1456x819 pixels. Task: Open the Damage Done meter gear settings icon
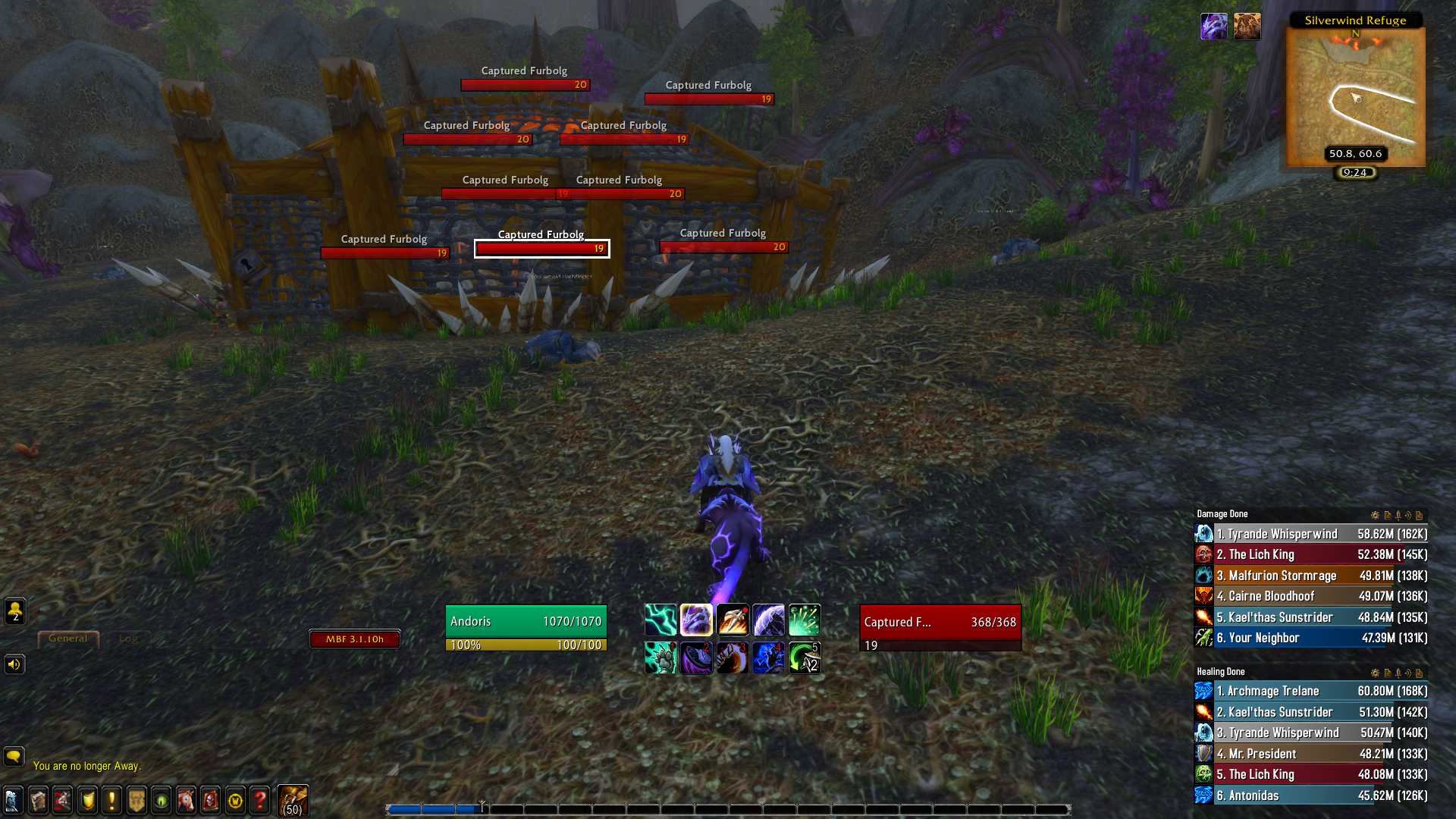tap(1376, 514)
